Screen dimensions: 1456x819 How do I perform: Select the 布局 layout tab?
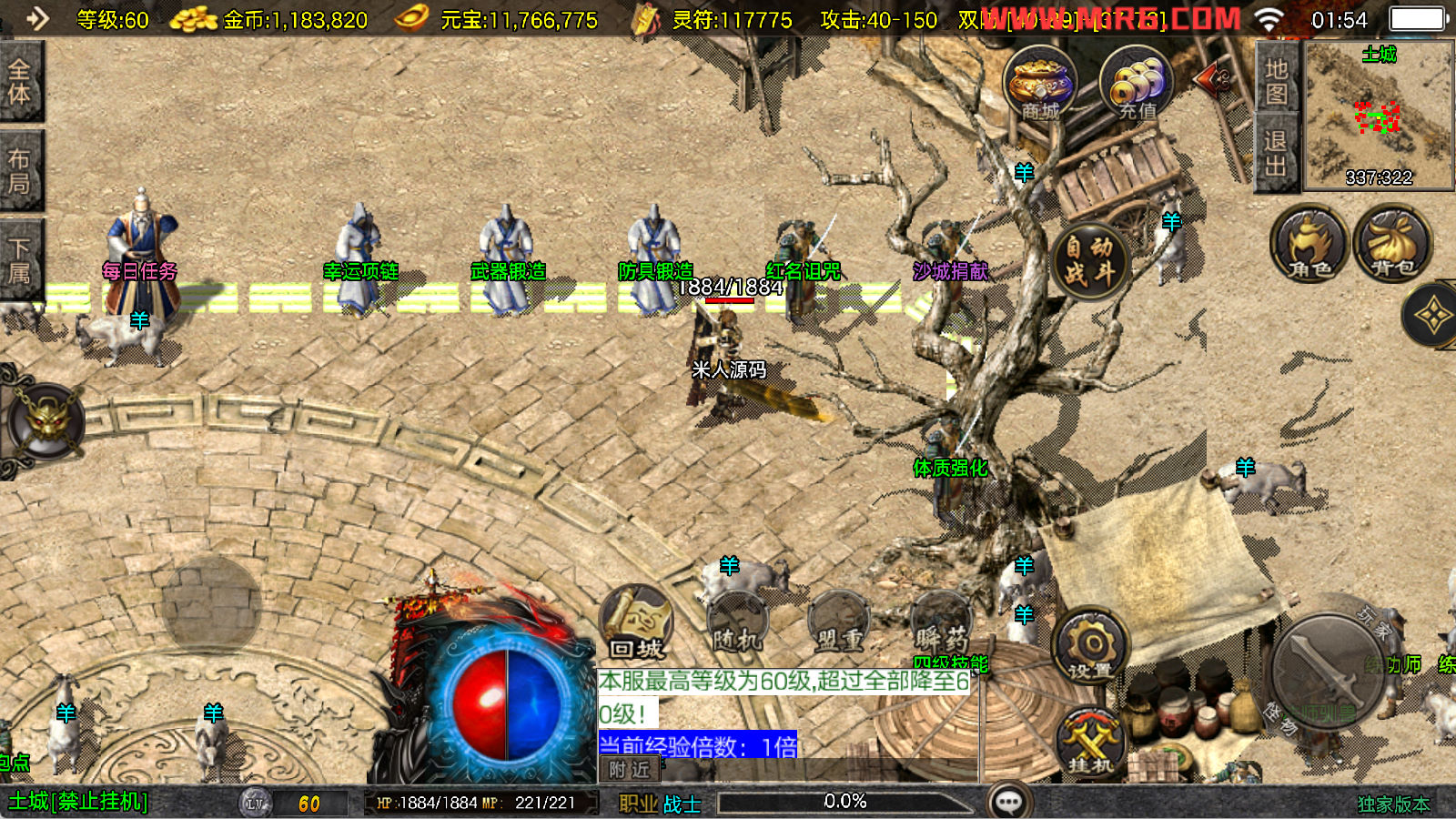click(20, 171)
